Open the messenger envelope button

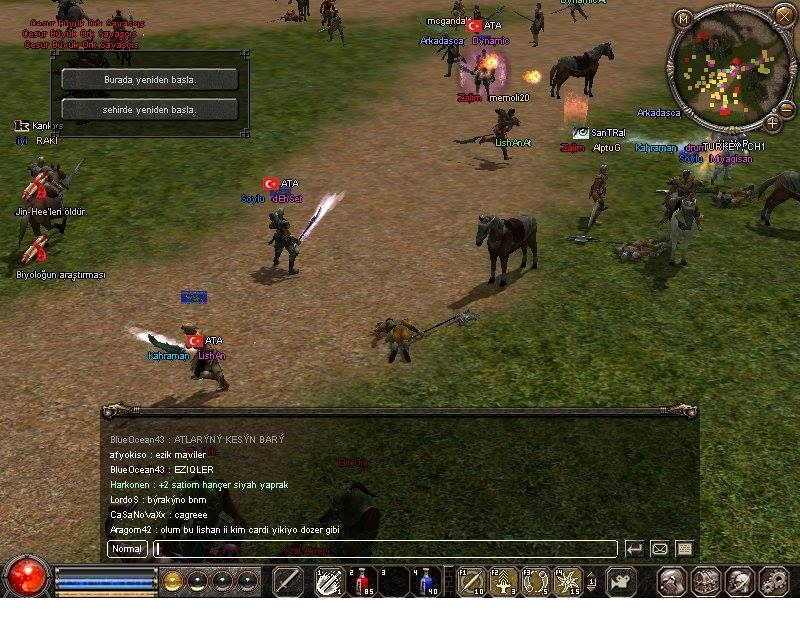[659, 548]
